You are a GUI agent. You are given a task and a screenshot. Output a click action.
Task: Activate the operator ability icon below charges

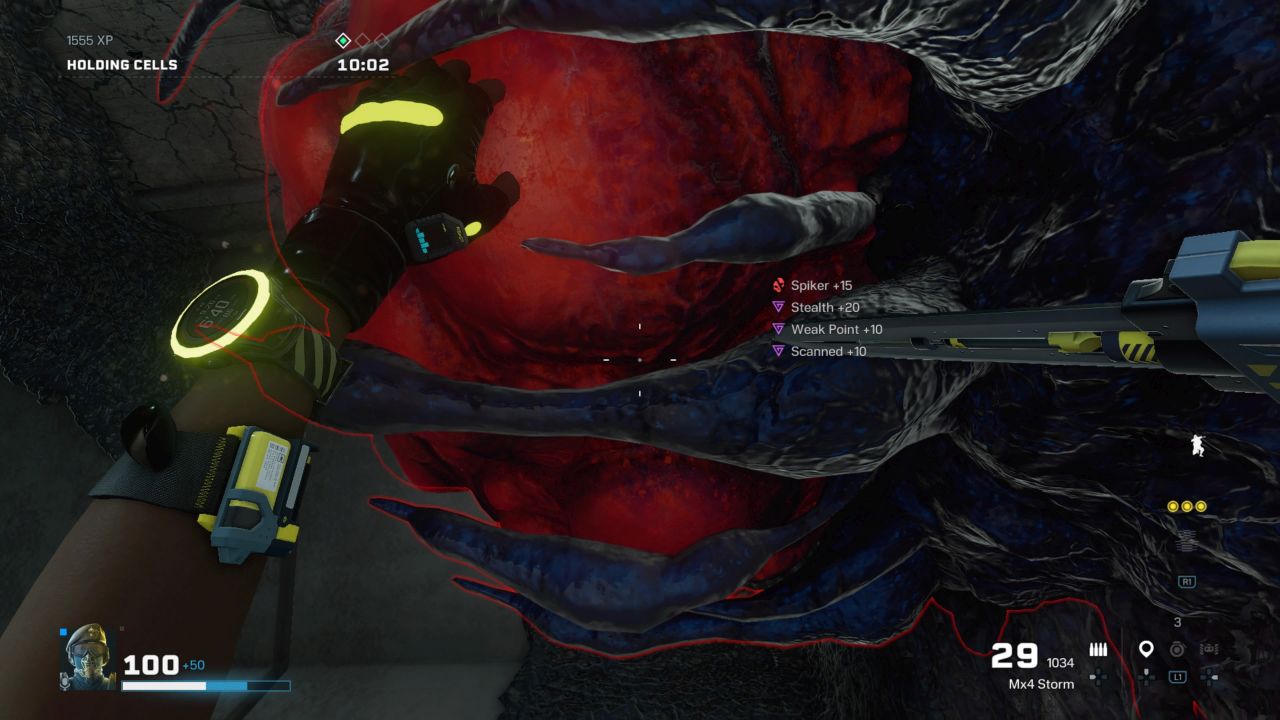tap(1187, 541)
